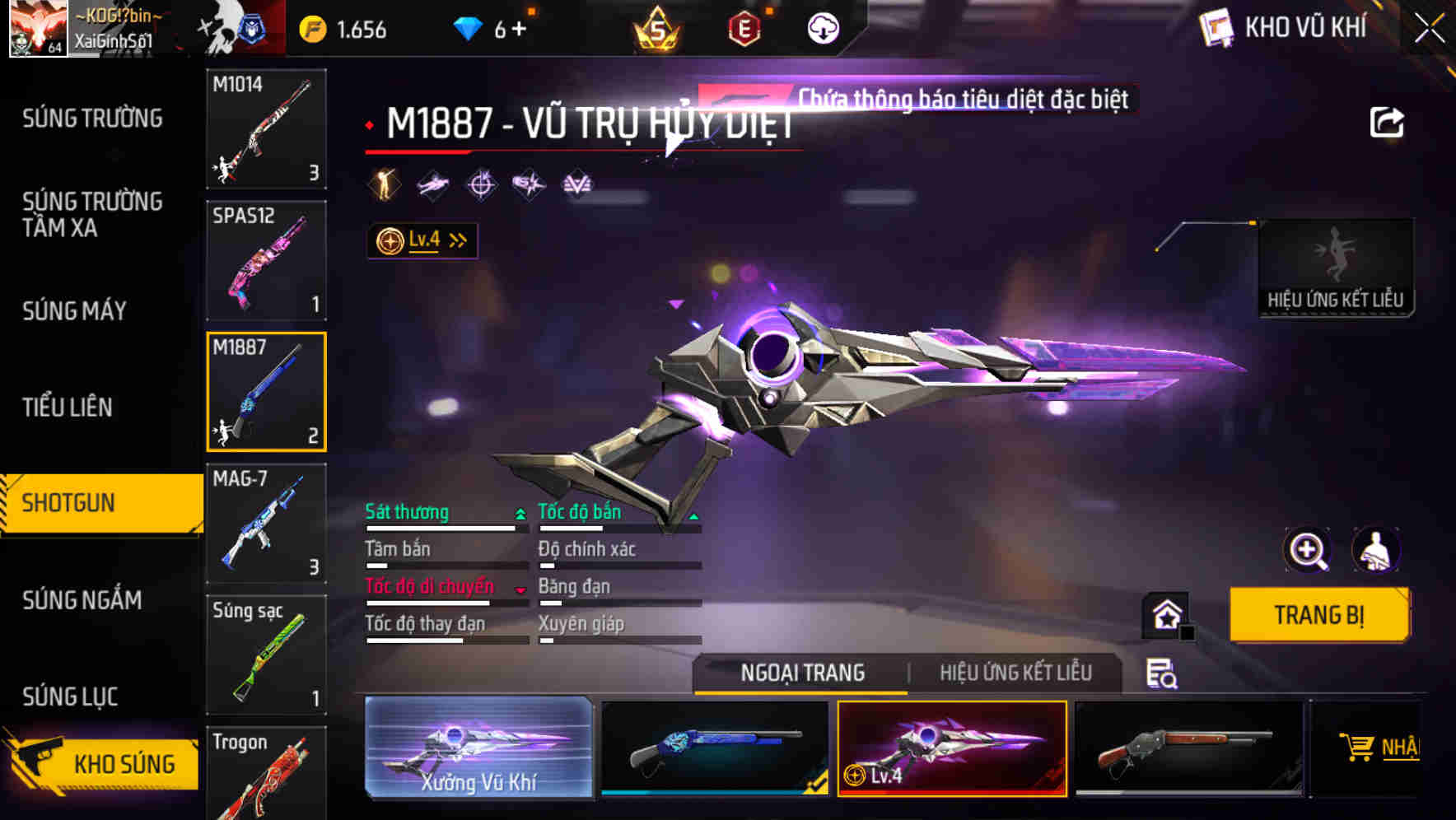Open the zoom magnifier icon near Trang Bị
Screen dimensions: 1456x820
point(1308,550)
